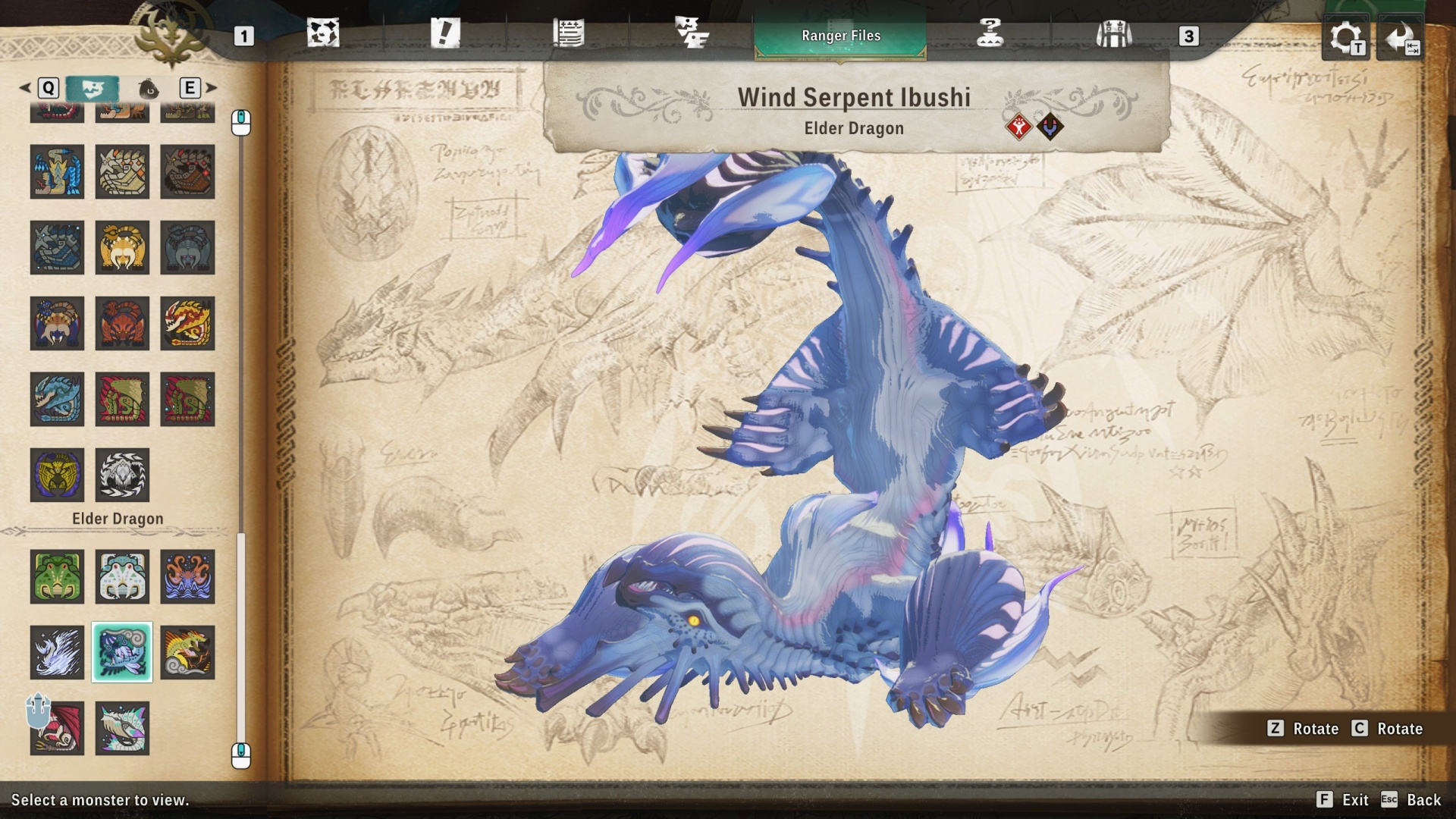1456x819 pixels.
Task: Open the question mark help icon on top bar
Action: coord(992,33)
